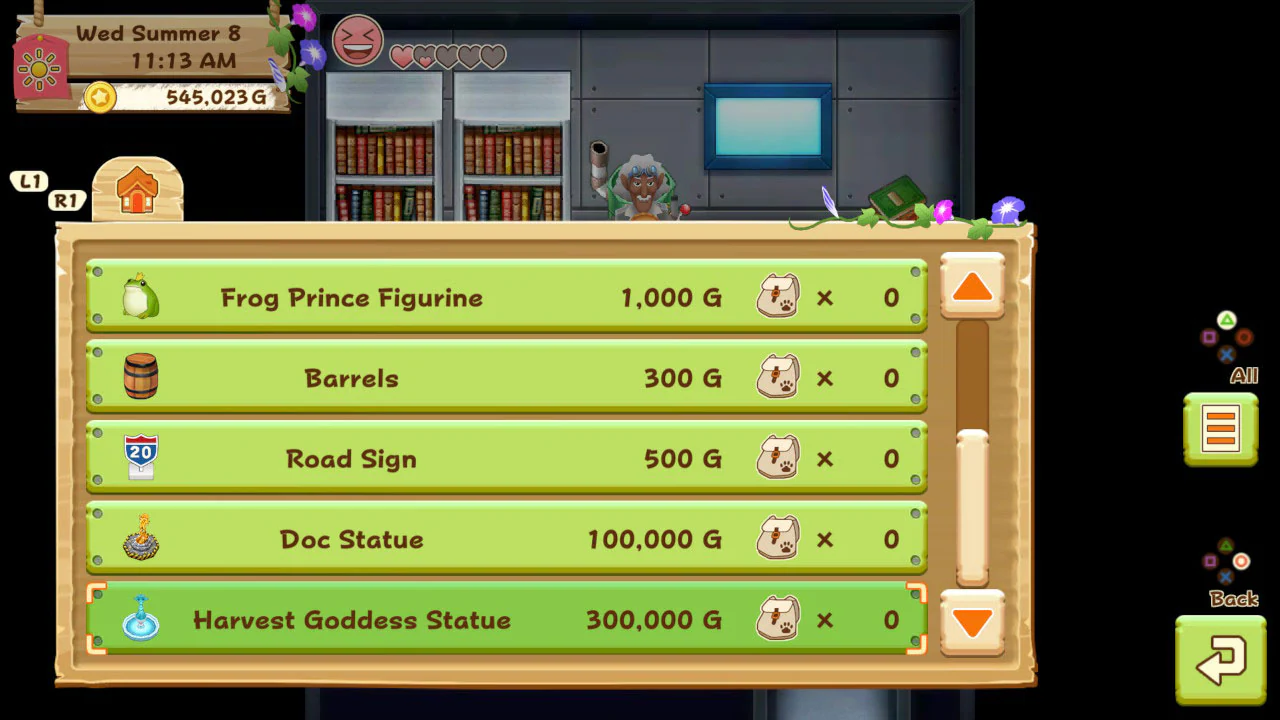The width and height of the screenshot is (1280, 720).
Task: Click the scroll-down arrow button
Action: pyautogui.click(x=971, y=623)
